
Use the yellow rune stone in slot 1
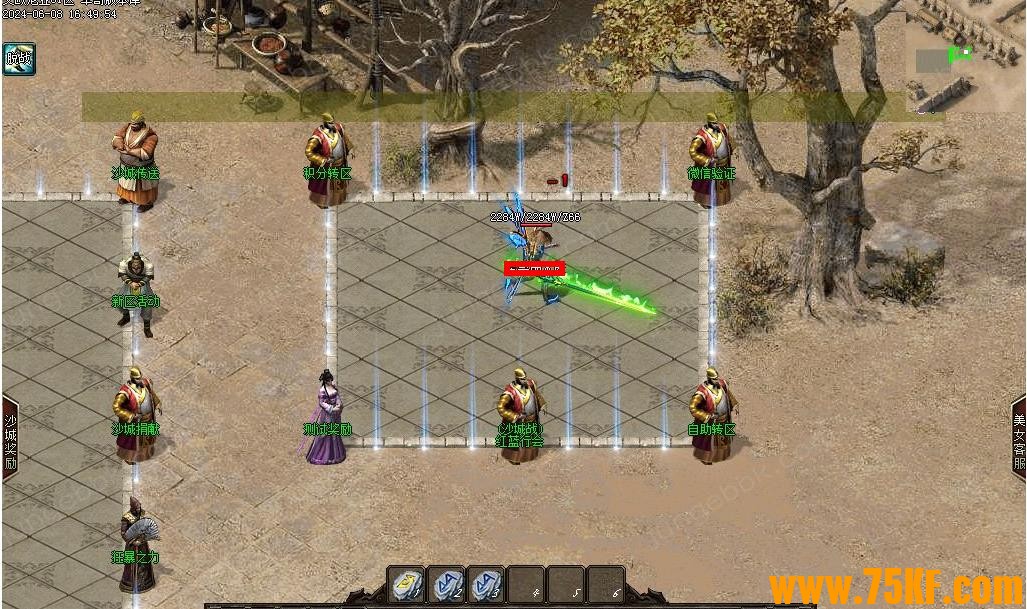406,585
